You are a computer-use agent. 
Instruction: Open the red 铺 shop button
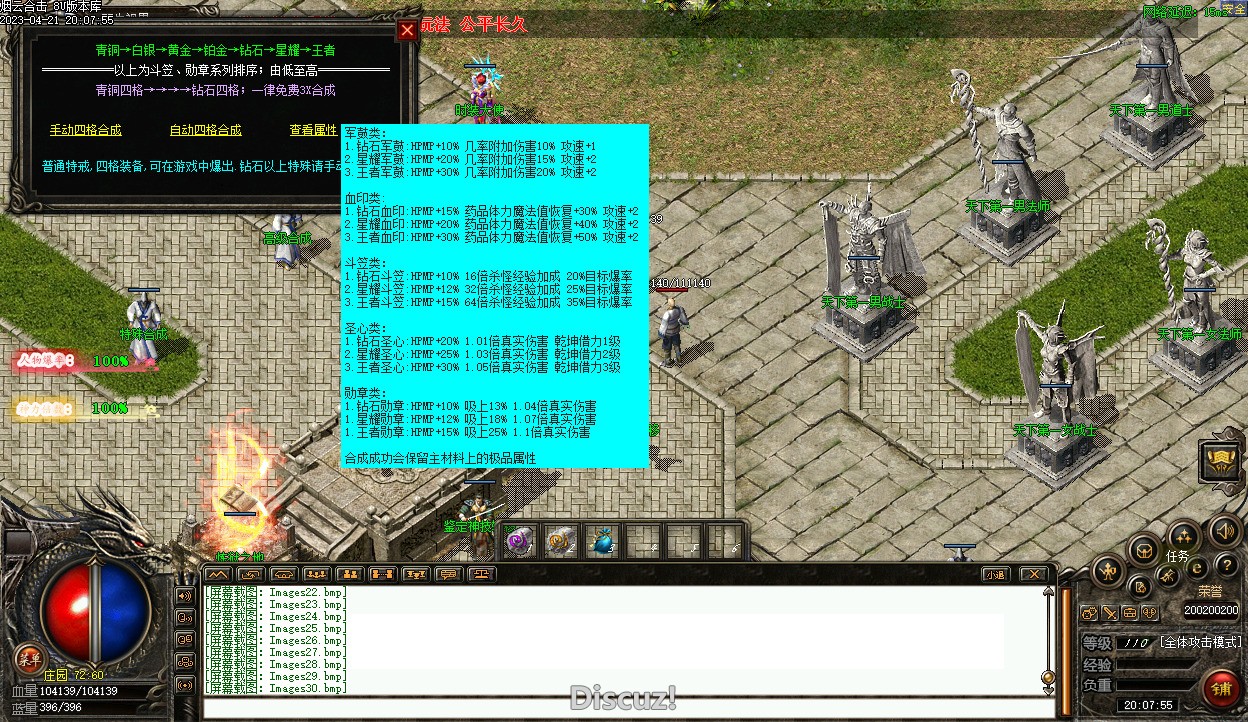click(1221, 689)
